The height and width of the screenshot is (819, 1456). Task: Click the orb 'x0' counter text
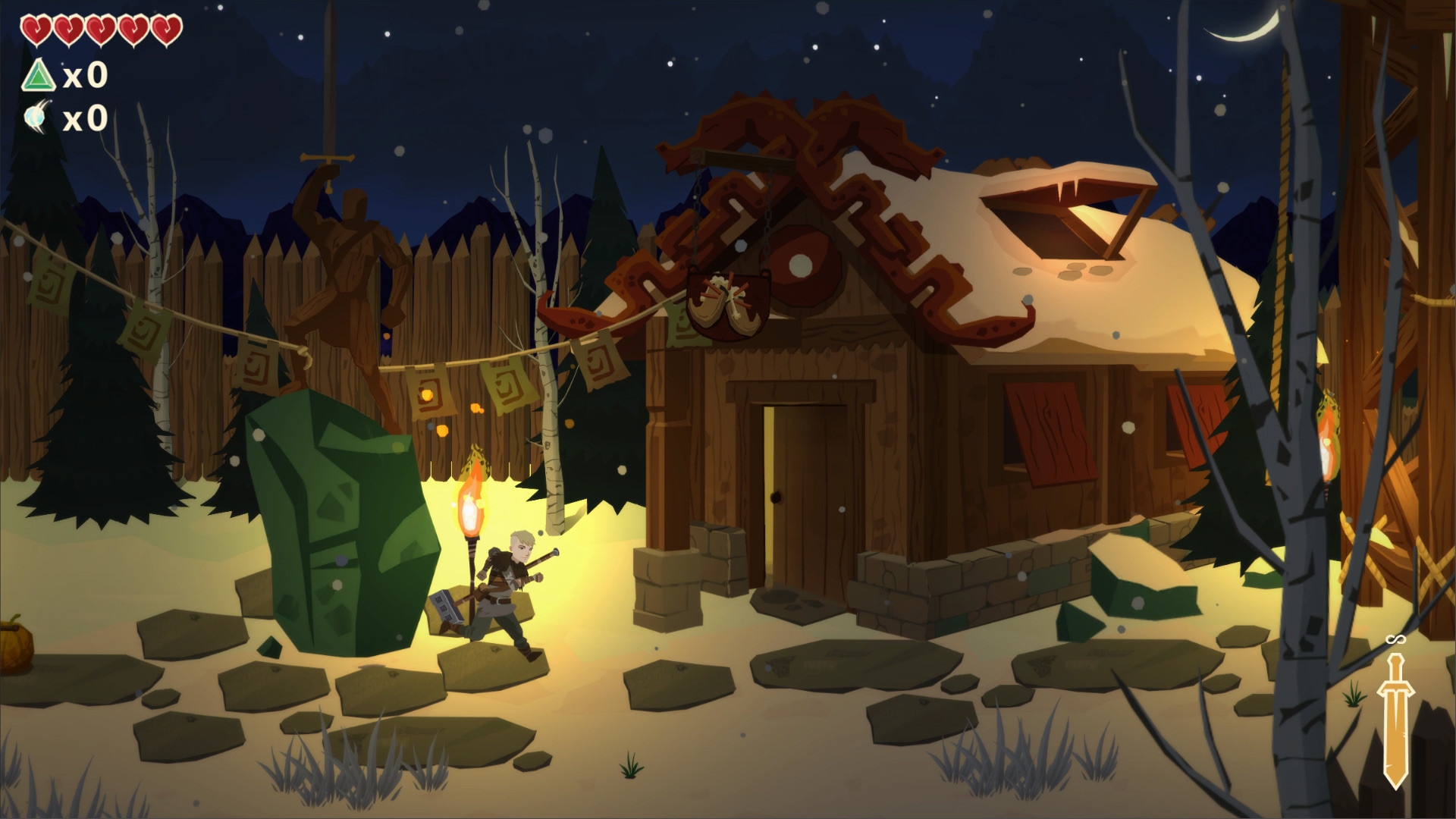(x=83, y=118)
